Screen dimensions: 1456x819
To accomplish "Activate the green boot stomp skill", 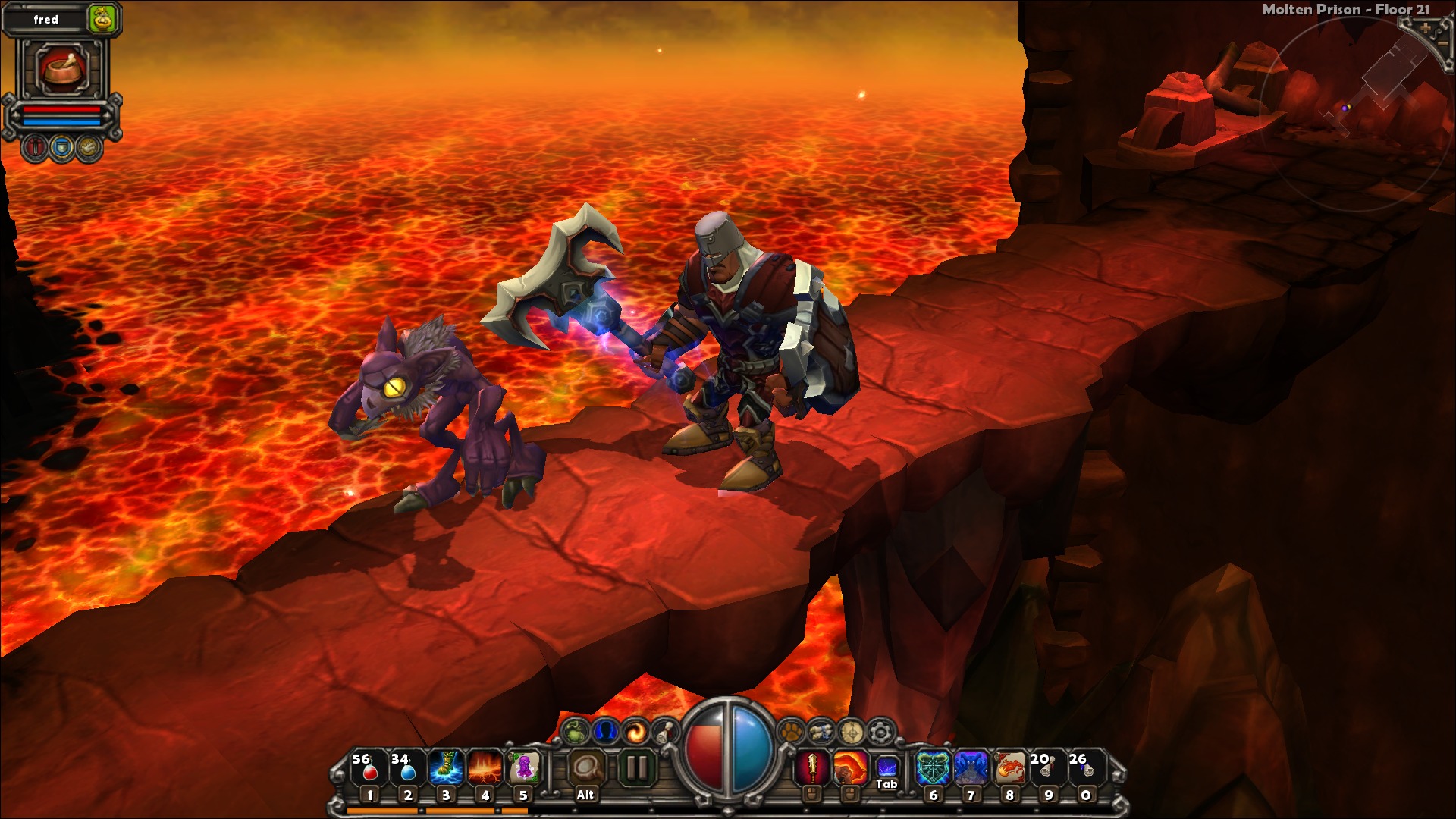I will 446,768.
